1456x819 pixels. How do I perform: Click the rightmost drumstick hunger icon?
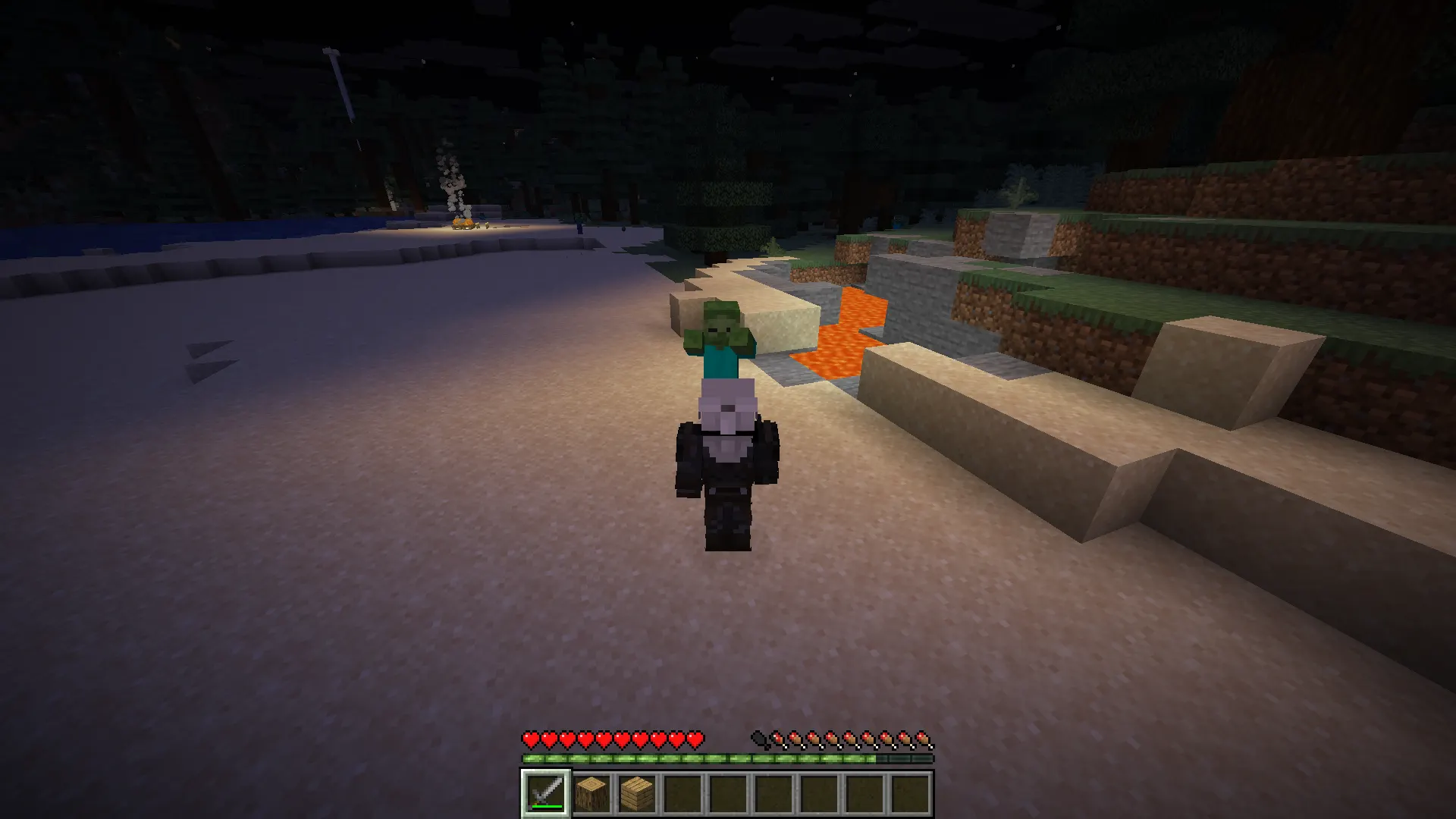[922, 736]
